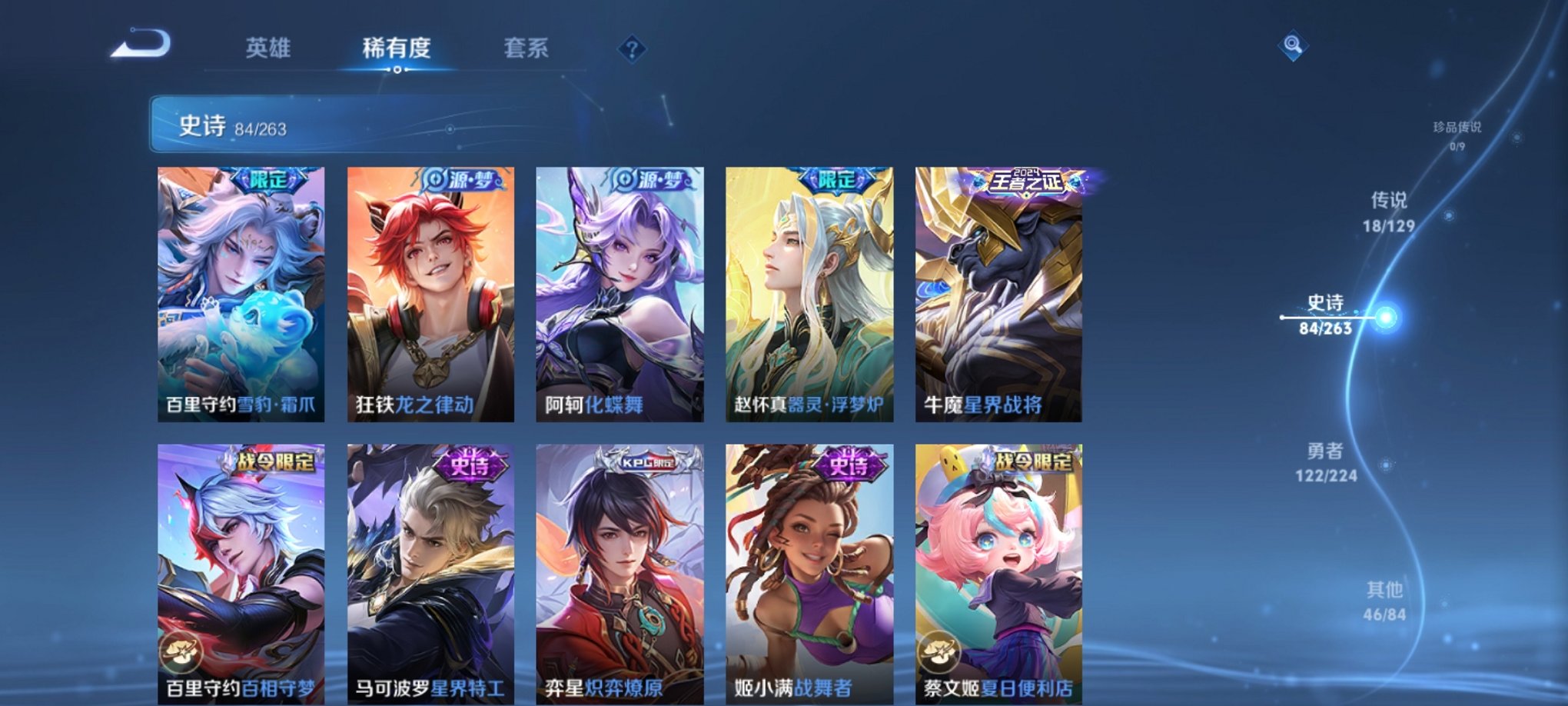This screenshot has height=706, width=1568.
Task: Open the help question mark icon
Action: (x=630, y=50)
